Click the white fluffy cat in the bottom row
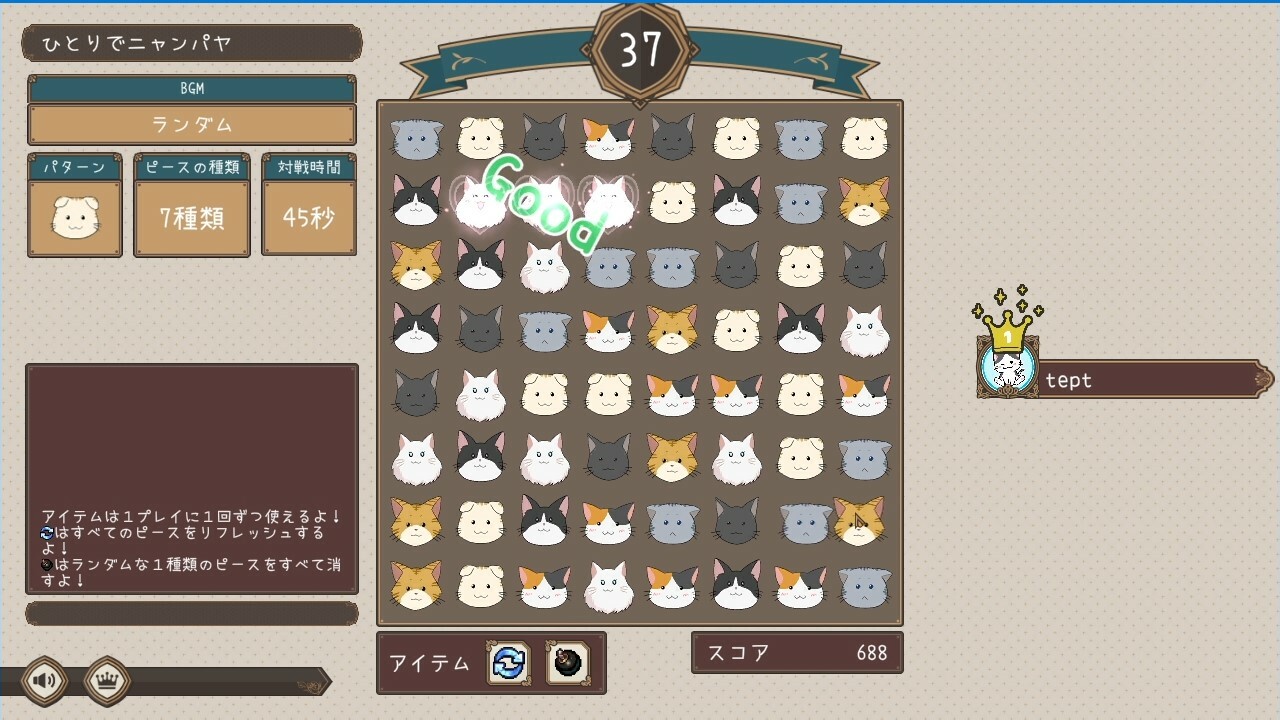 (x=608, y=588)
